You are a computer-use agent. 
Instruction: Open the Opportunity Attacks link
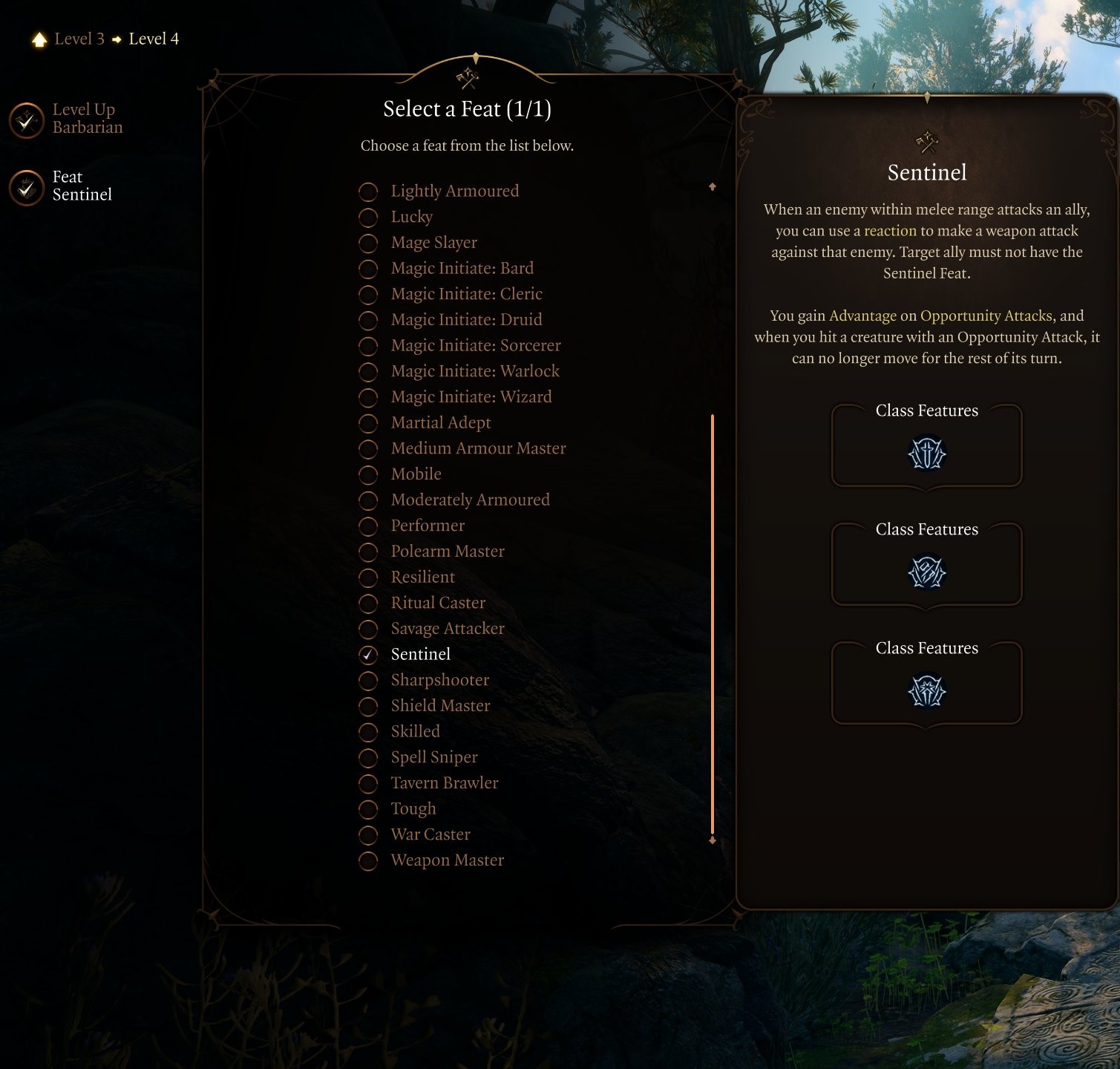click(x=984, y=316)
